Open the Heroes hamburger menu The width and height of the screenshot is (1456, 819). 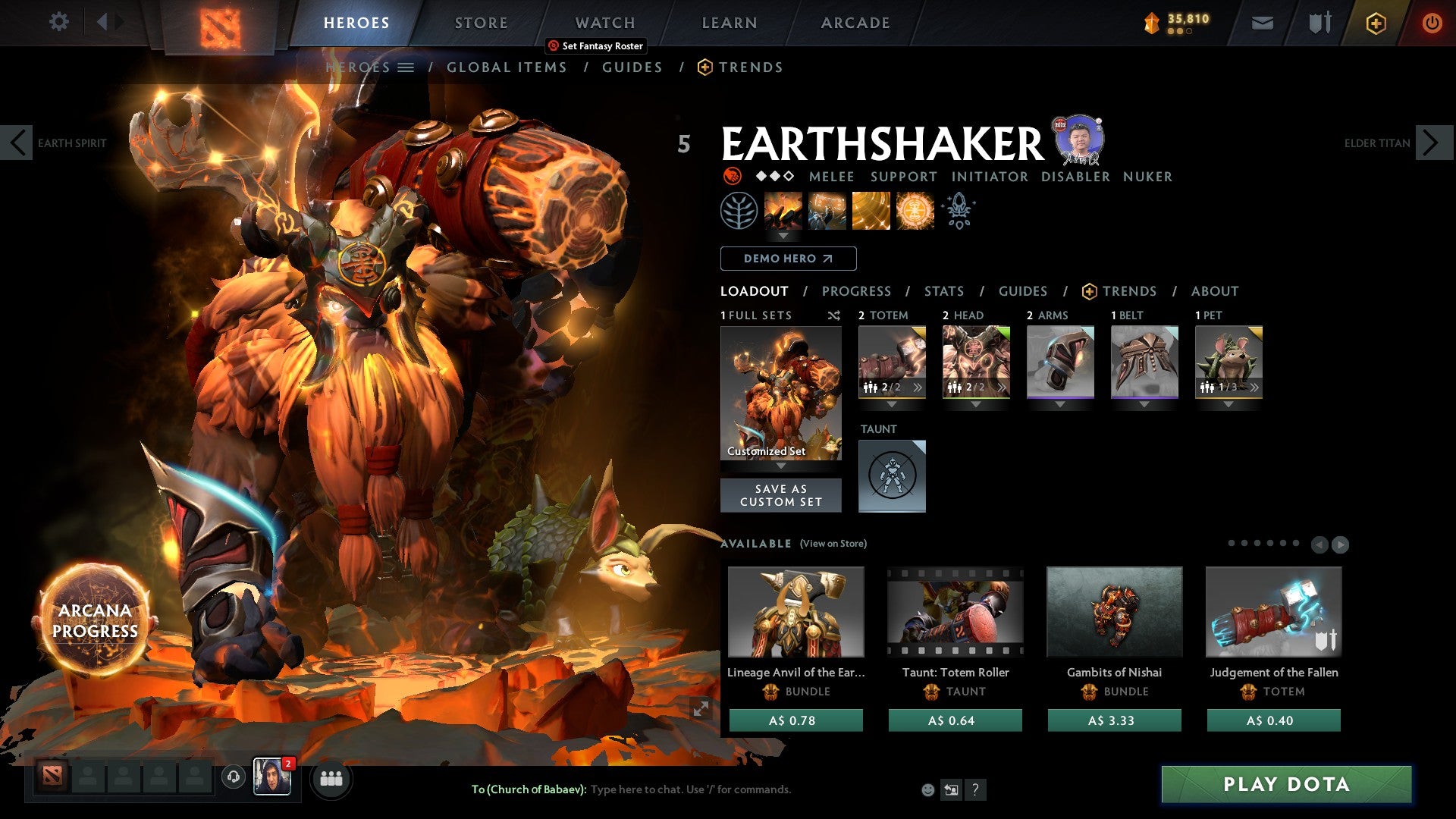pyautogui.click(x=406, y=67)
